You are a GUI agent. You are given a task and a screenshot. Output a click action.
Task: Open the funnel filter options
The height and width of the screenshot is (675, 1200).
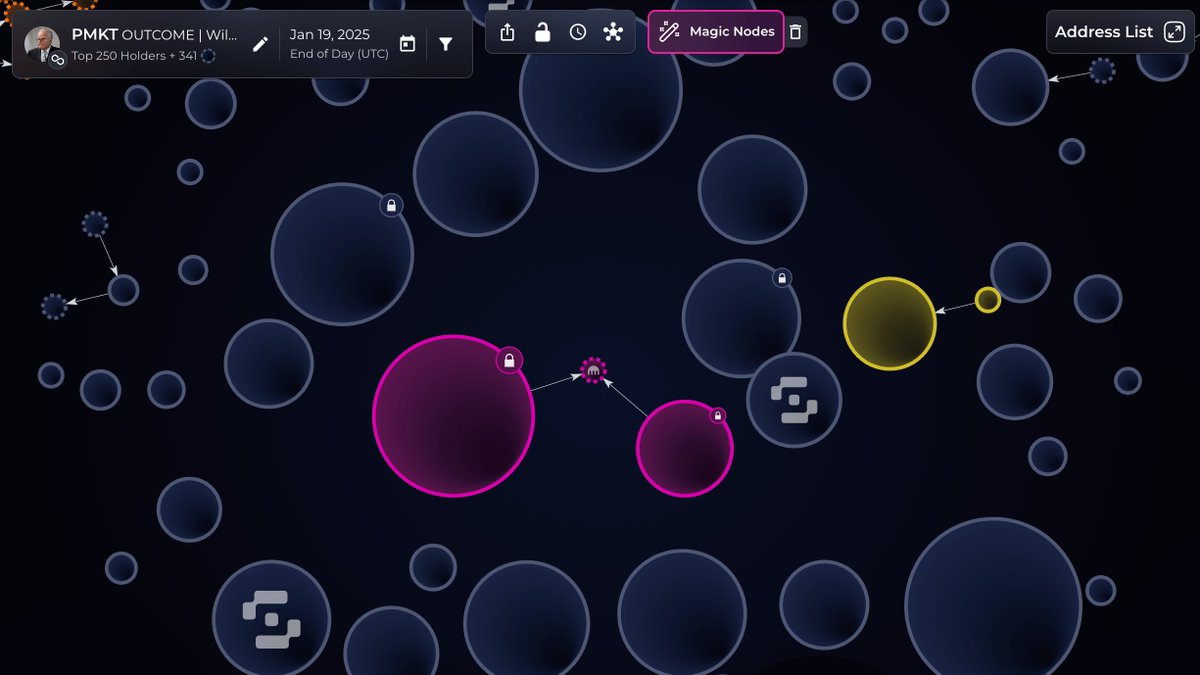pos(446,44)
